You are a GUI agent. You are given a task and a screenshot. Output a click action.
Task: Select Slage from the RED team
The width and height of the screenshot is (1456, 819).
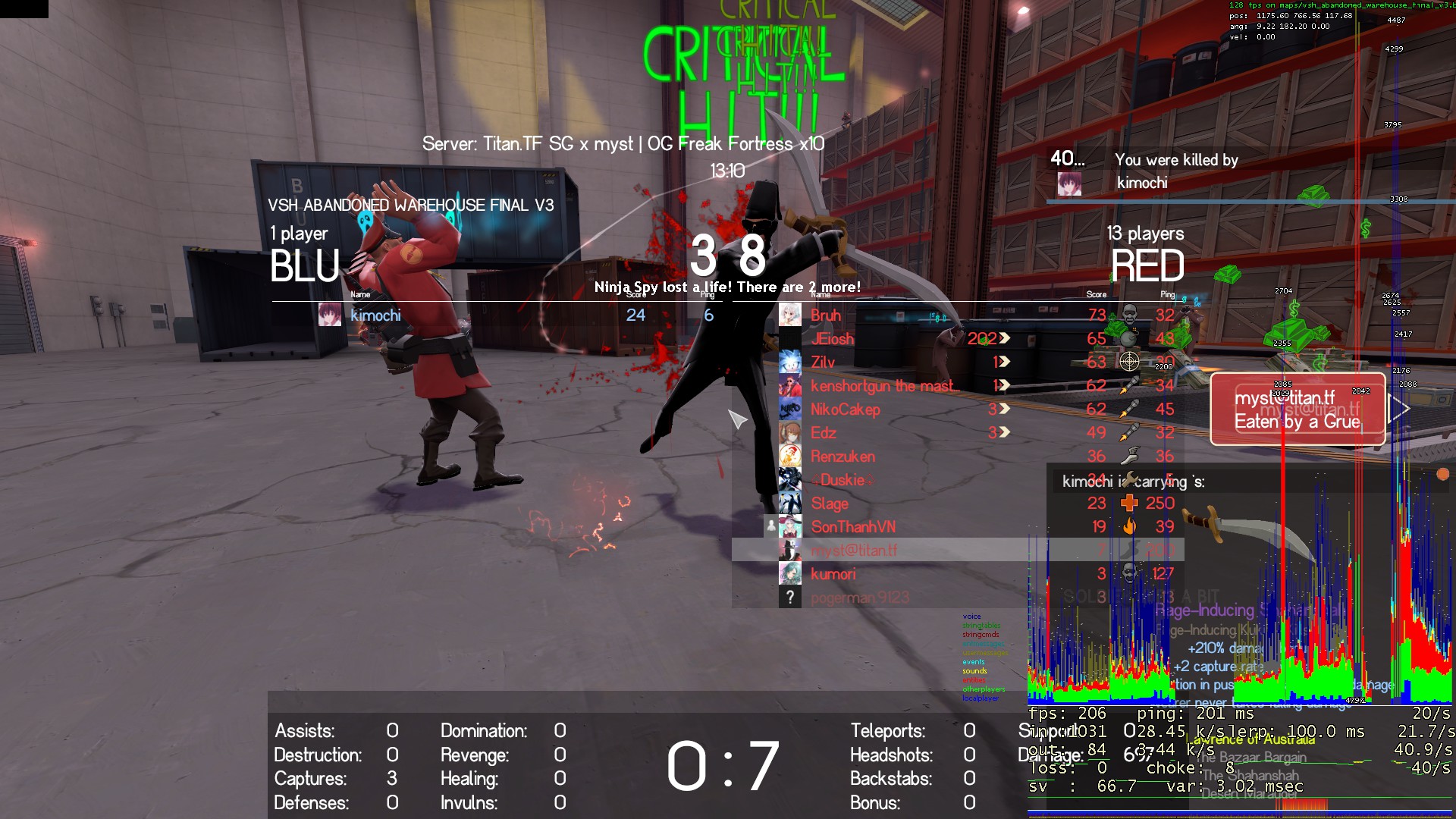(830, 504)
